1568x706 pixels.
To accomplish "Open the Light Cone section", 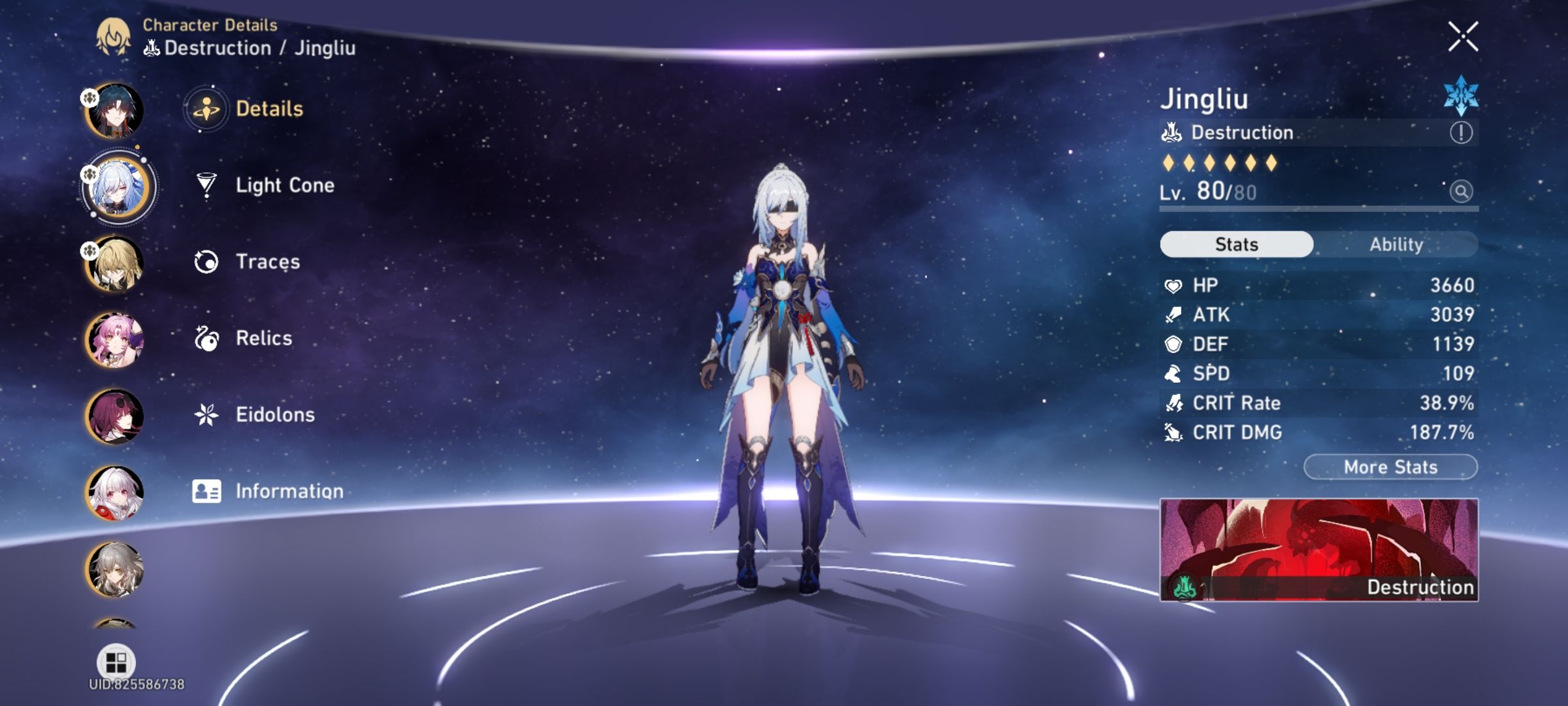I will [x=284, y=185].
